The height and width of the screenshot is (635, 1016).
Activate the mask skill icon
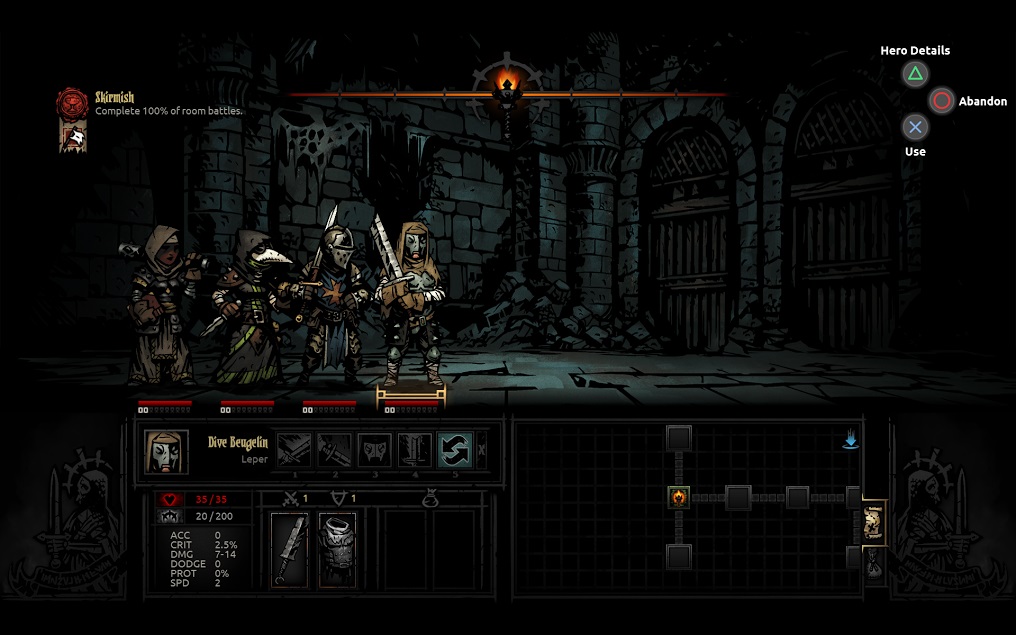374,450
